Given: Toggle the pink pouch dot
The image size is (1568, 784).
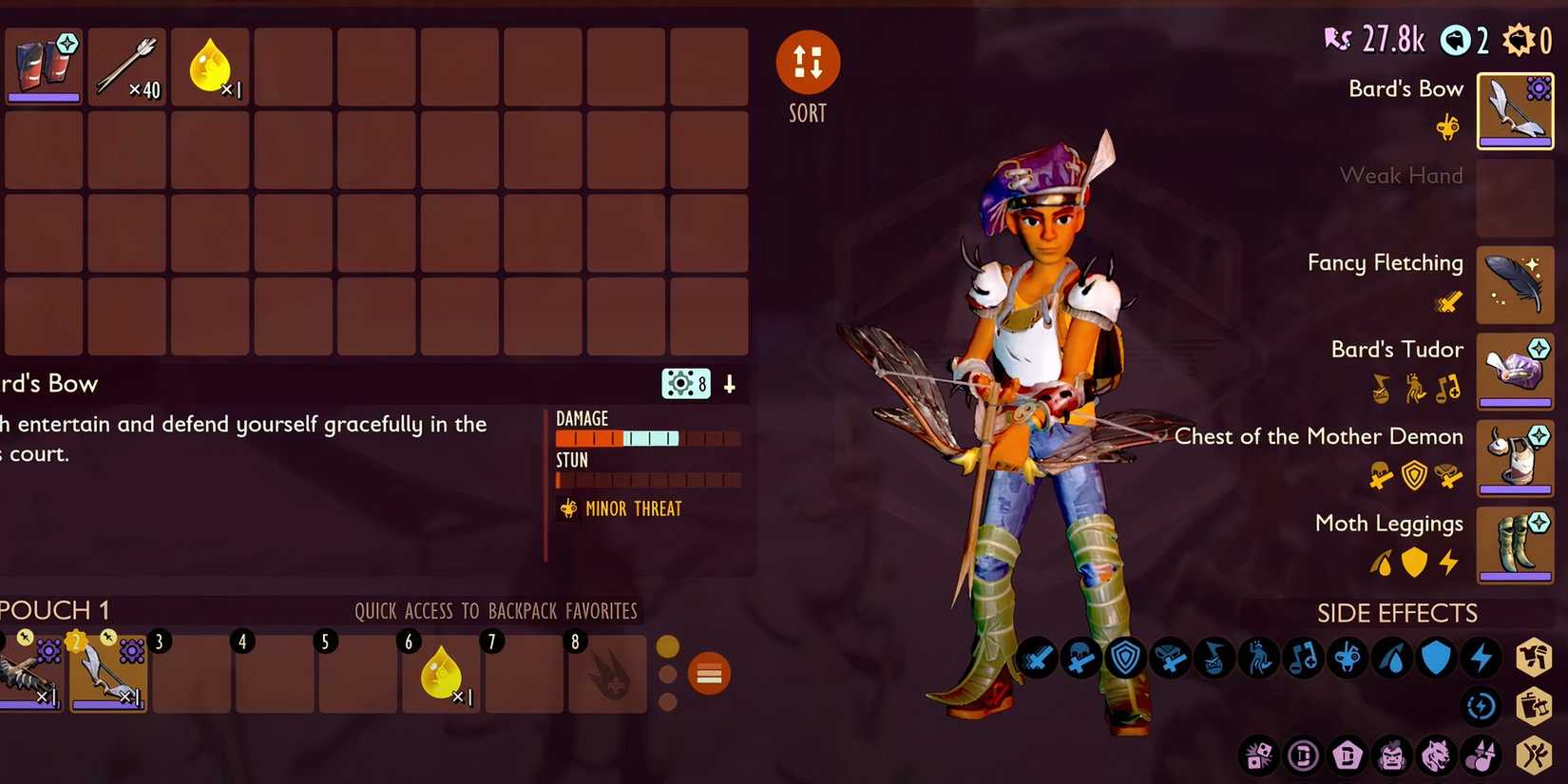Looking at the screenshot, I should click(668, 700).
